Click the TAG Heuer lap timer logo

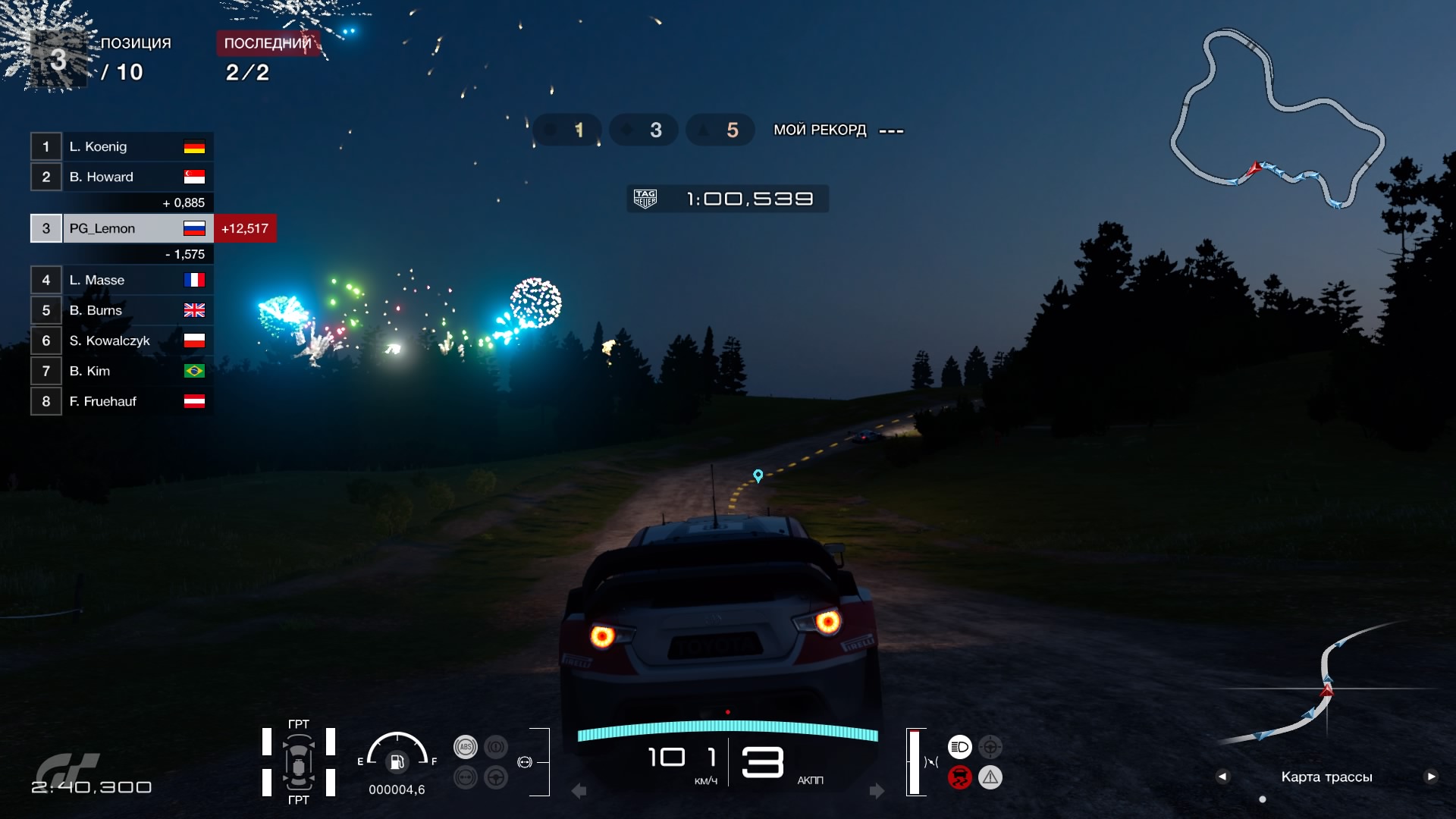tap(645, 199)
